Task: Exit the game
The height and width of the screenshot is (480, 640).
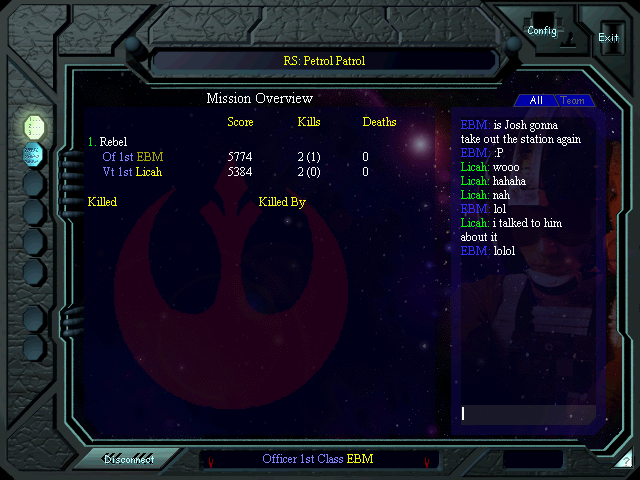Action: pyautogui.click(x=608, y=37)
